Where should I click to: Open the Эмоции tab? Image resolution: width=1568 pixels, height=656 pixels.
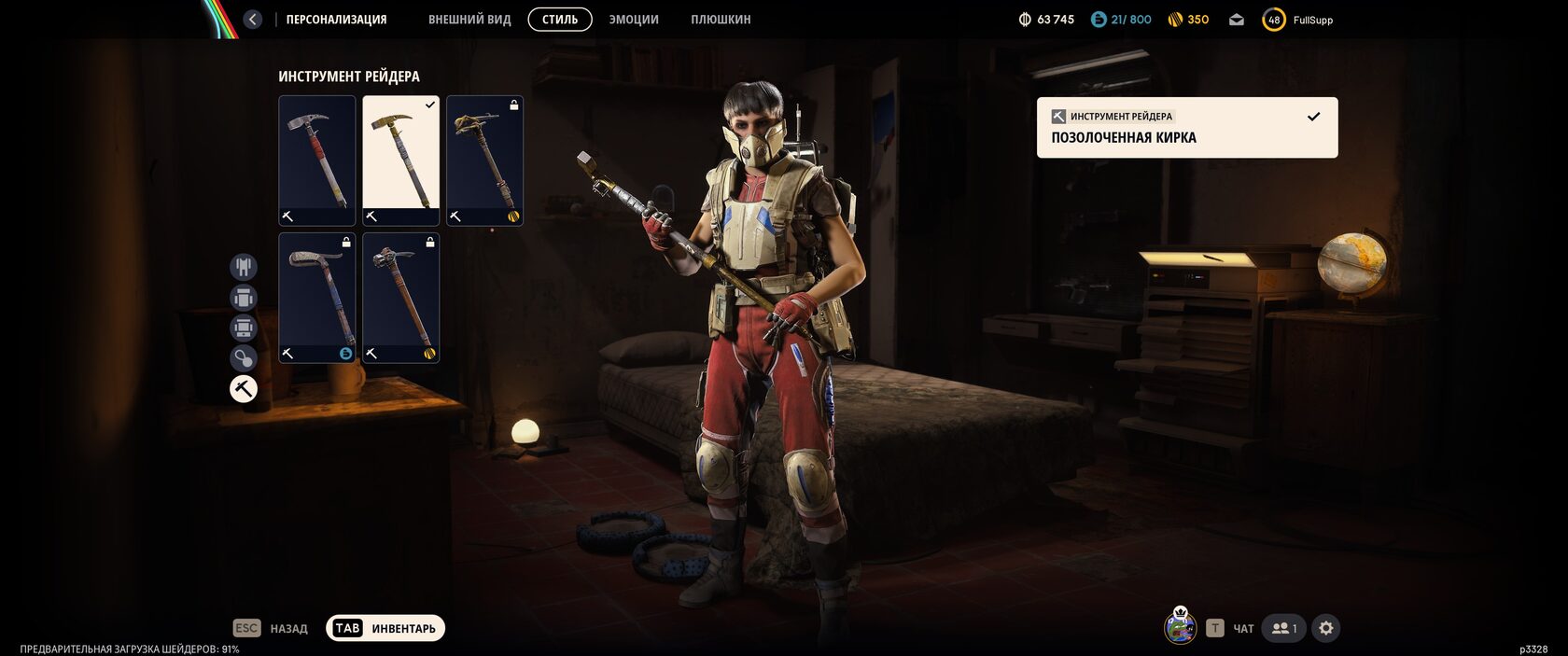click(634, 20)
